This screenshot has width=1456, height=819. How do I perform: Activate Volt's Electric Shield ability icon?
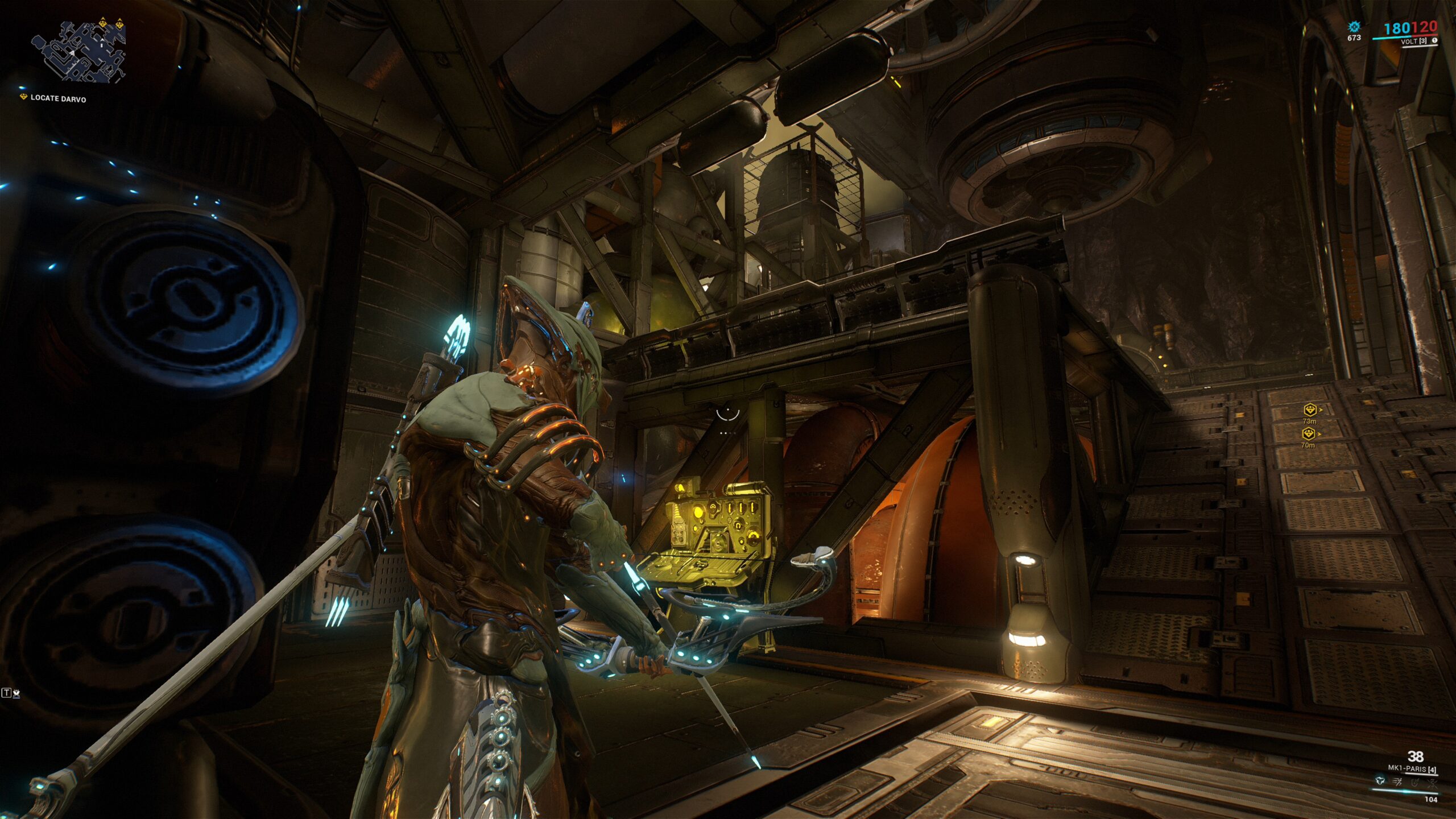1414,781
